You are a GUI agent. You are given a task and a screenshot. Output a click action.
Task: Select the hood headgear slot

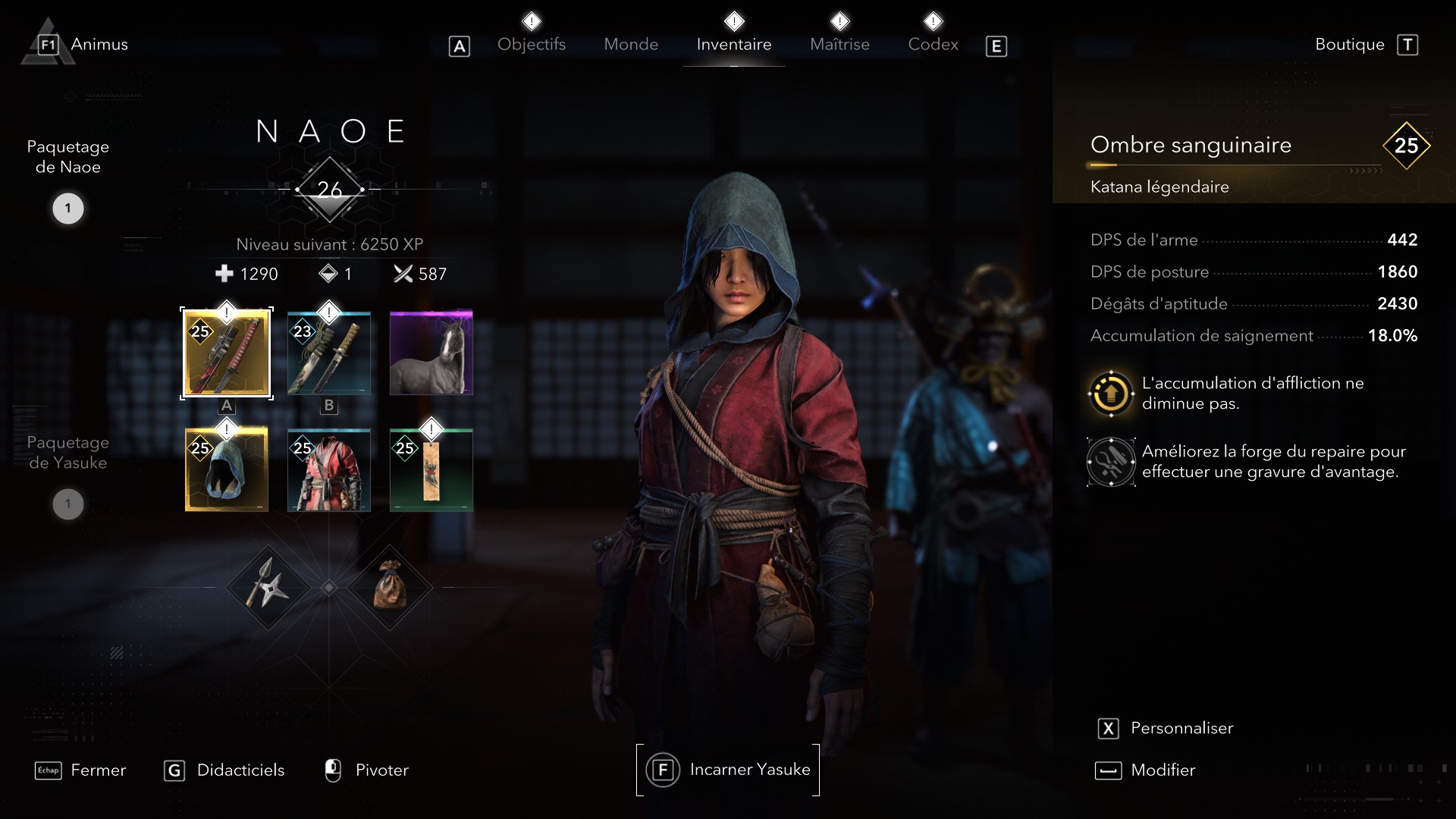point(227,470)
